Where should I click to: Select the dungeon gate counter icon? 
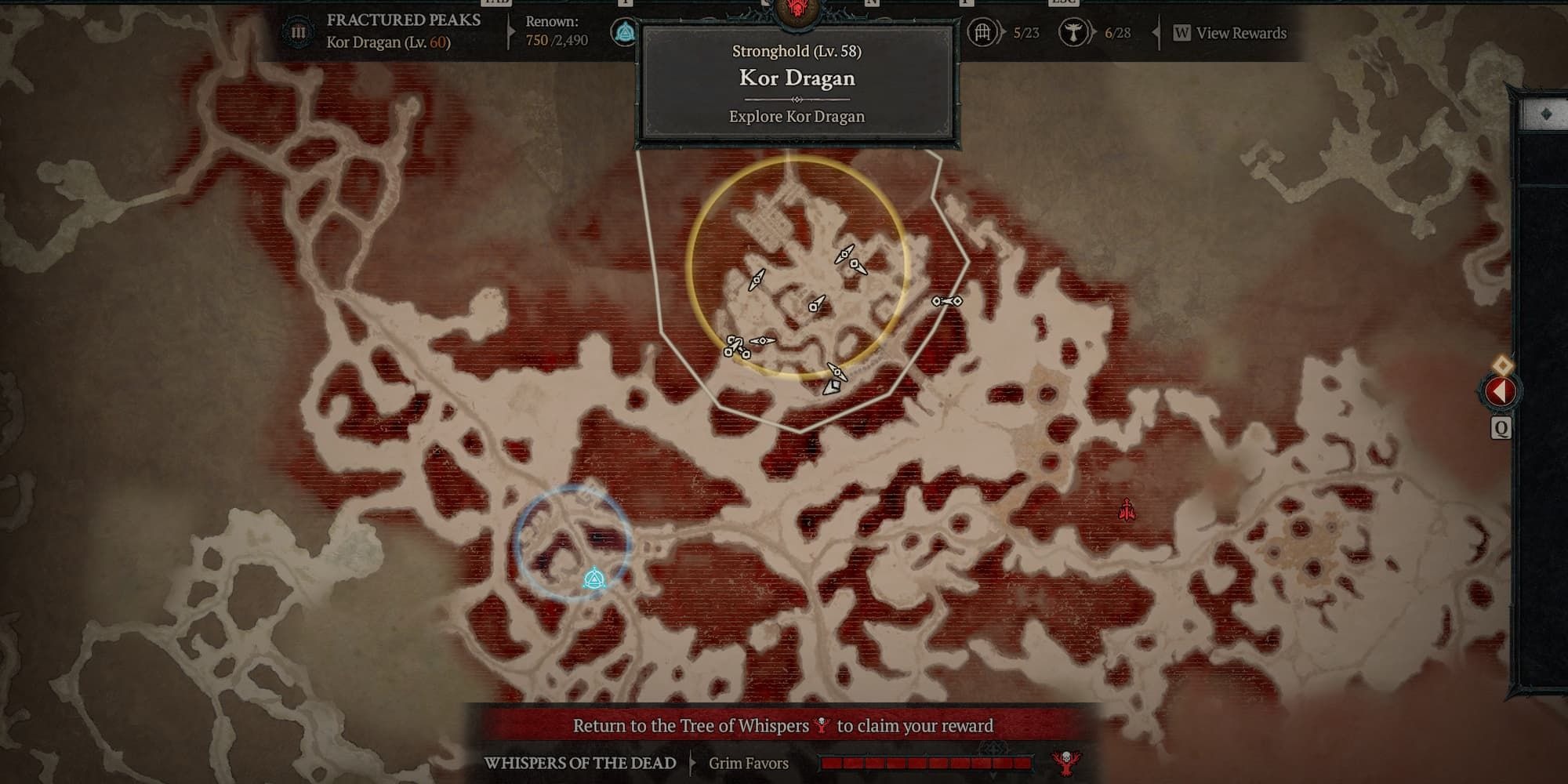coord(982,32)
